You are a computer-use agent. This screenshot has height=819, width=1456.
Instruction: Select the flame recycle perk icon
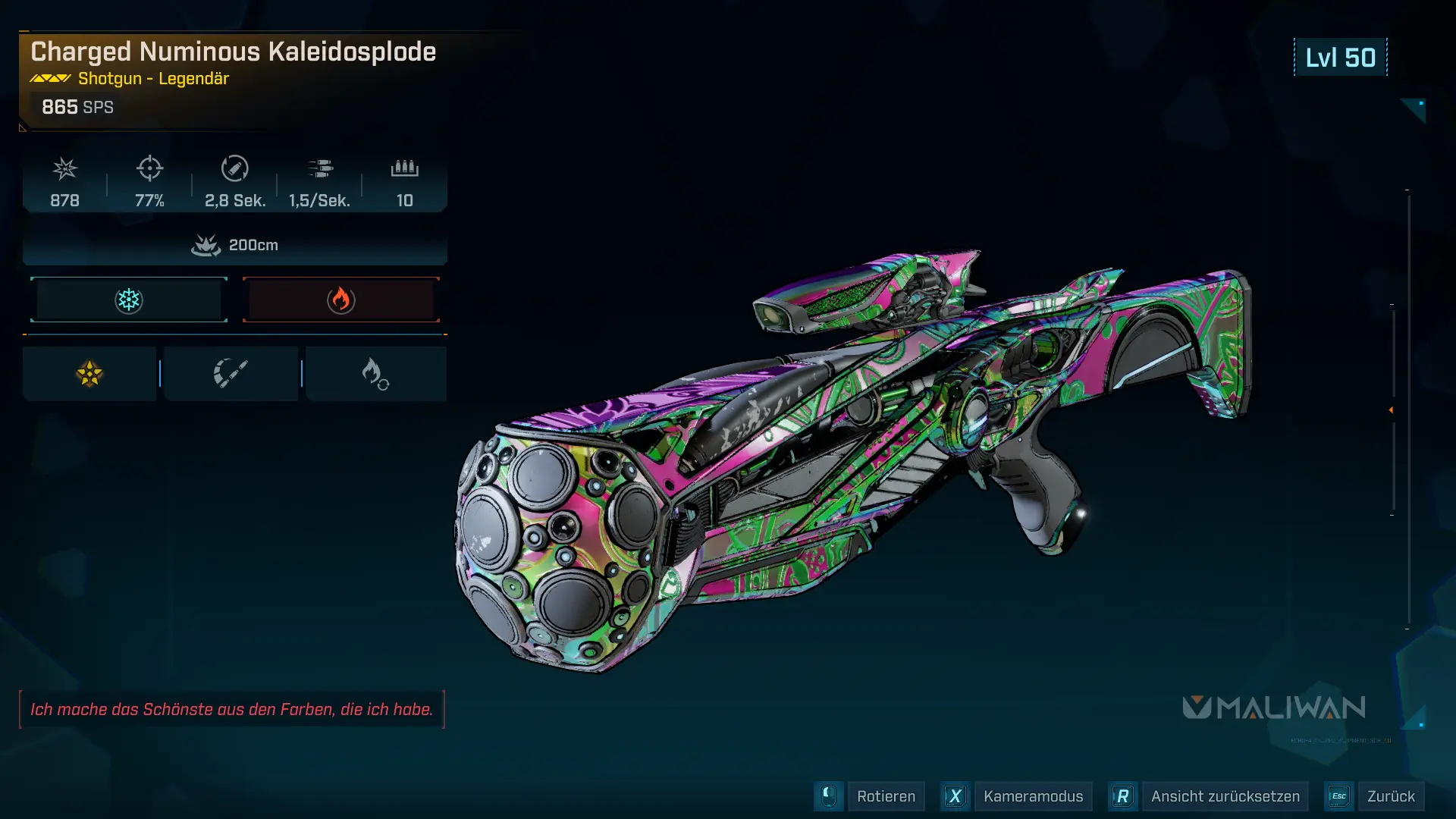[x=375, y=374]
